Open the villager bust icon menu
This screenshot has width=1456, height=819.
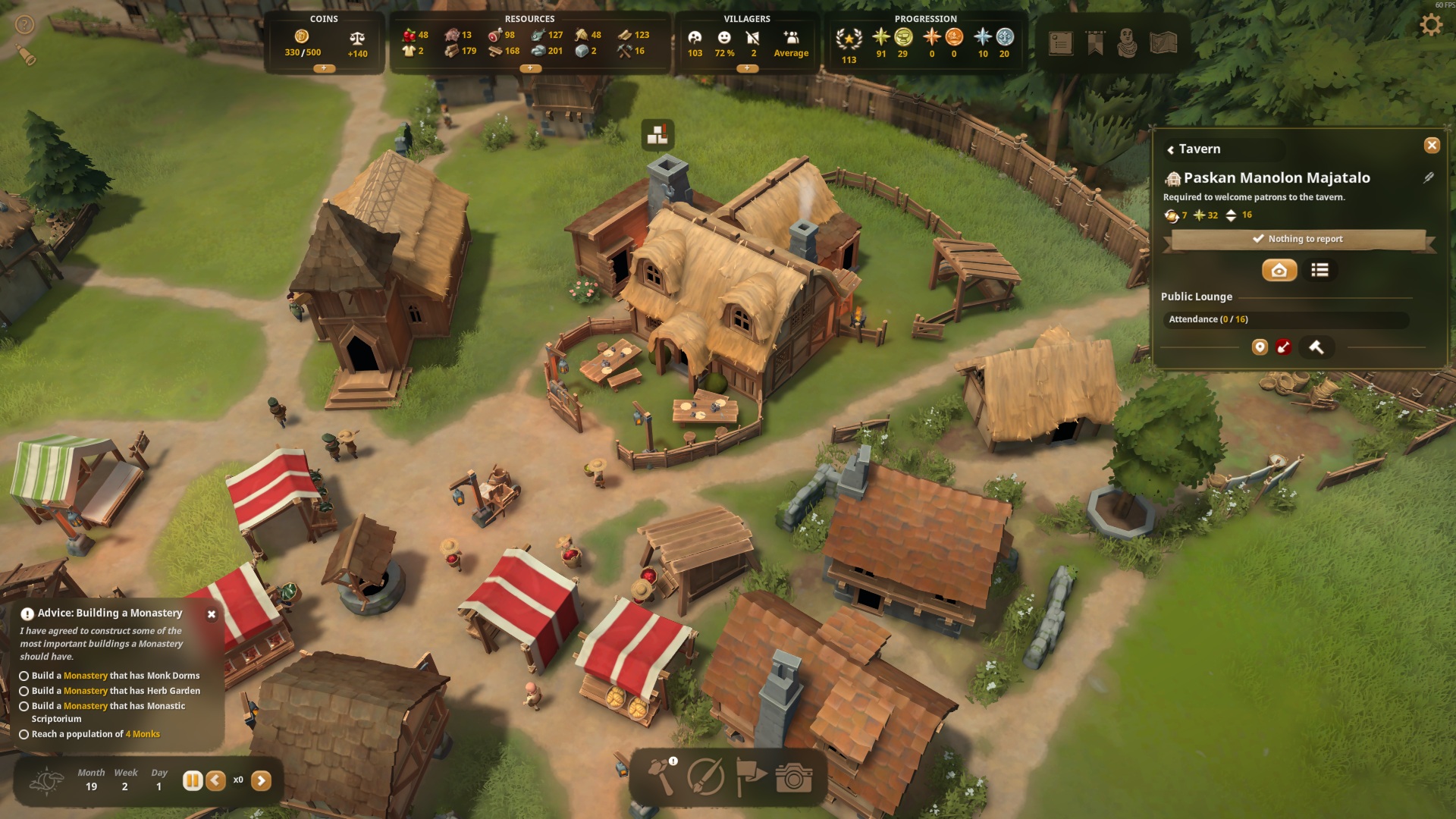tap(1128, 43)
